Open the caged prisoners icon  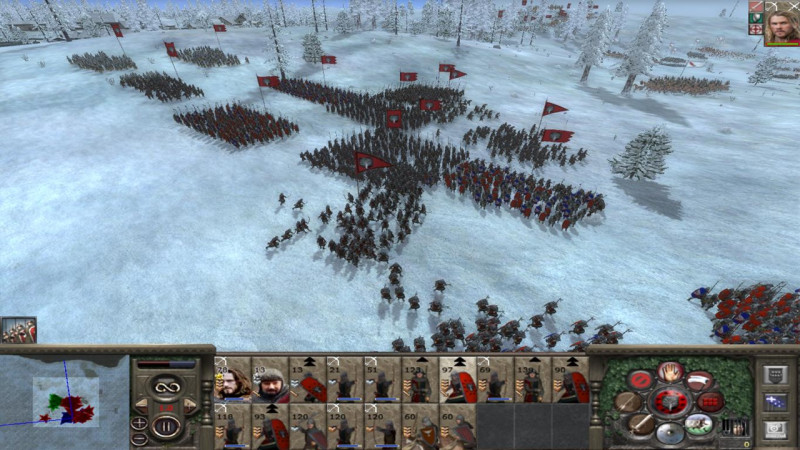(x=737, y=426)
